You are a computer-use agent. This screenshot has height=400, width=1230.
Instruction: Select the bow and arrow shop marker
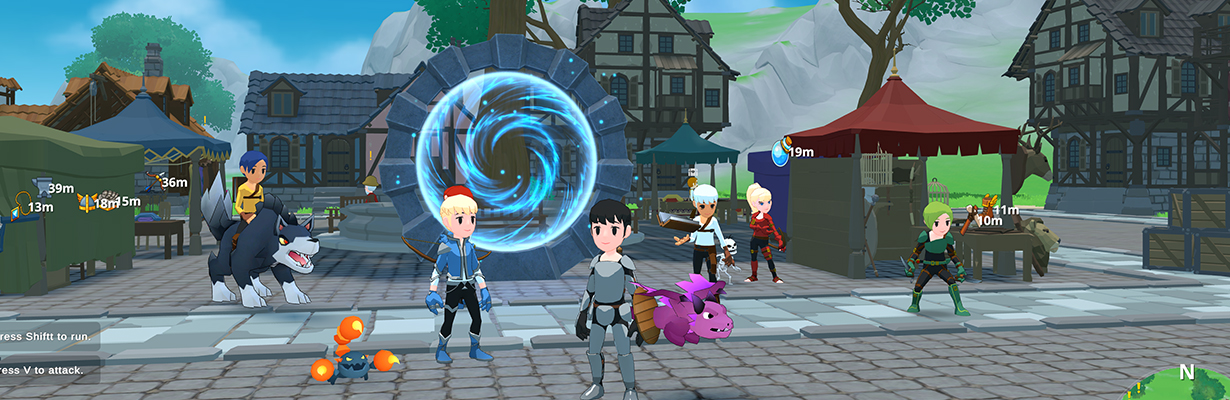point(152,181)
